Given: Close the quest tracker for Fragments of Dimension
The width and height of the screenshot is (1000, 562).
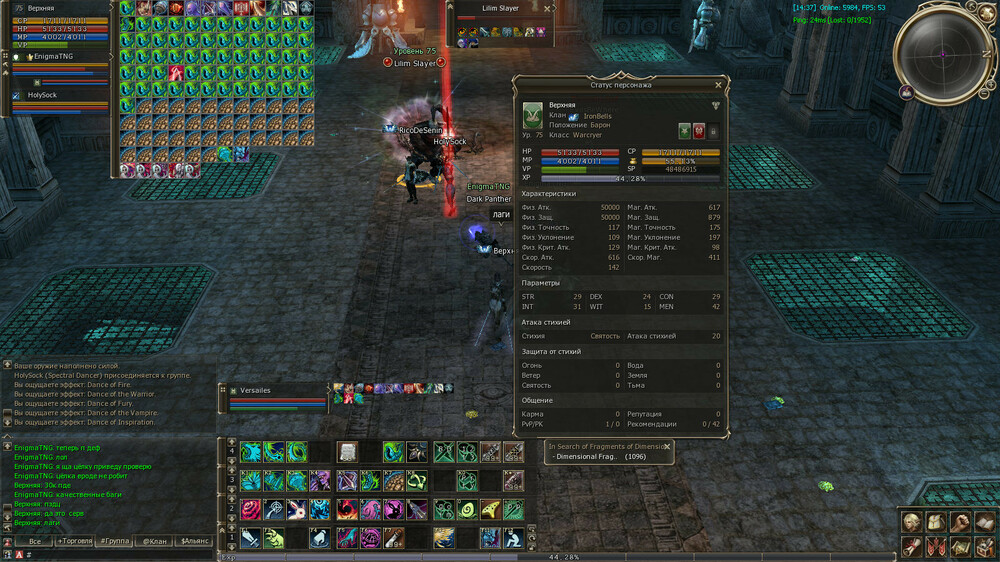Looking at the screenshot, I should (x=667, y=447).
